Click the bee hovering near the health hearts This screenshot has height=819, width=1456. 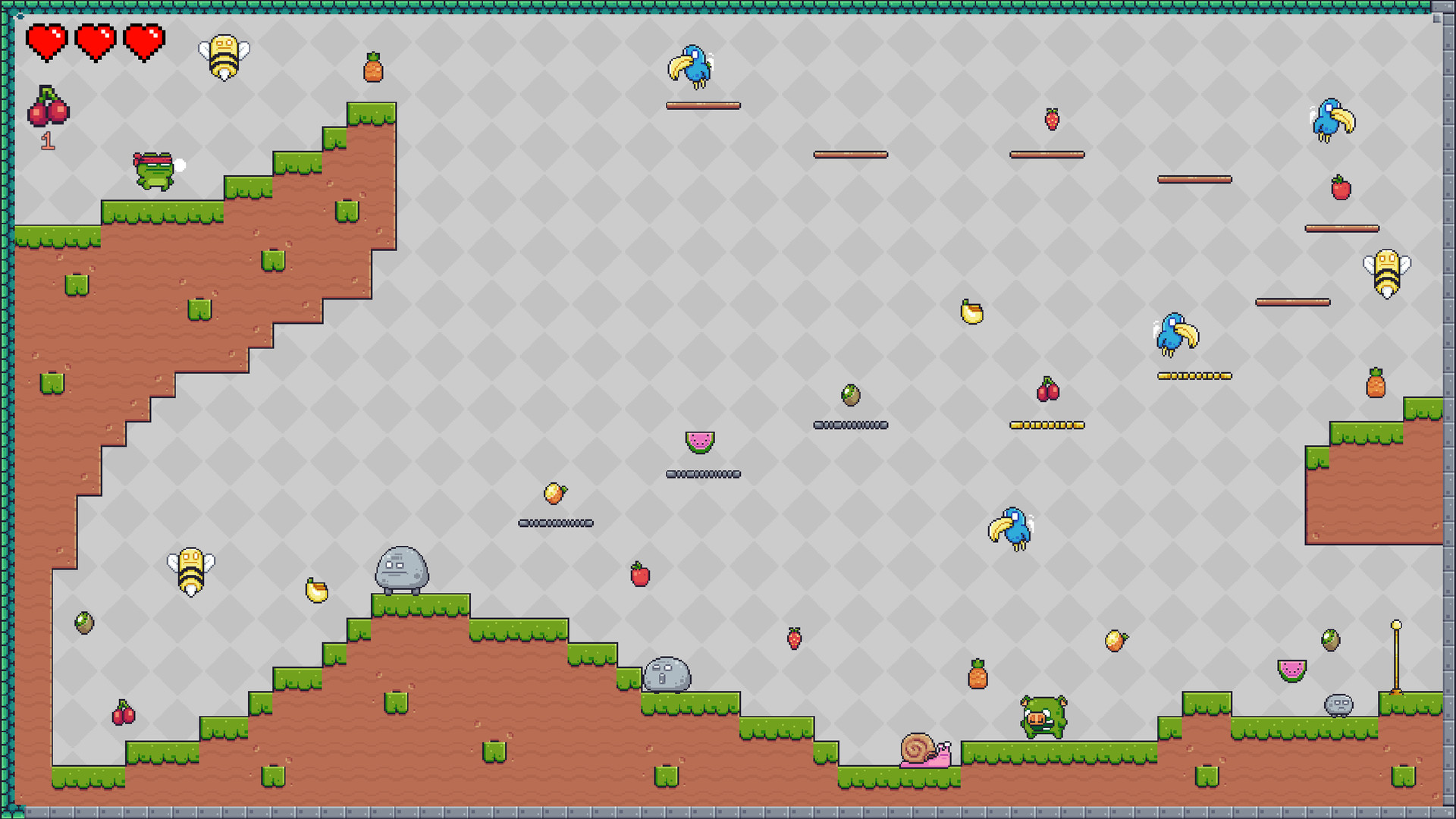[225, 57]
